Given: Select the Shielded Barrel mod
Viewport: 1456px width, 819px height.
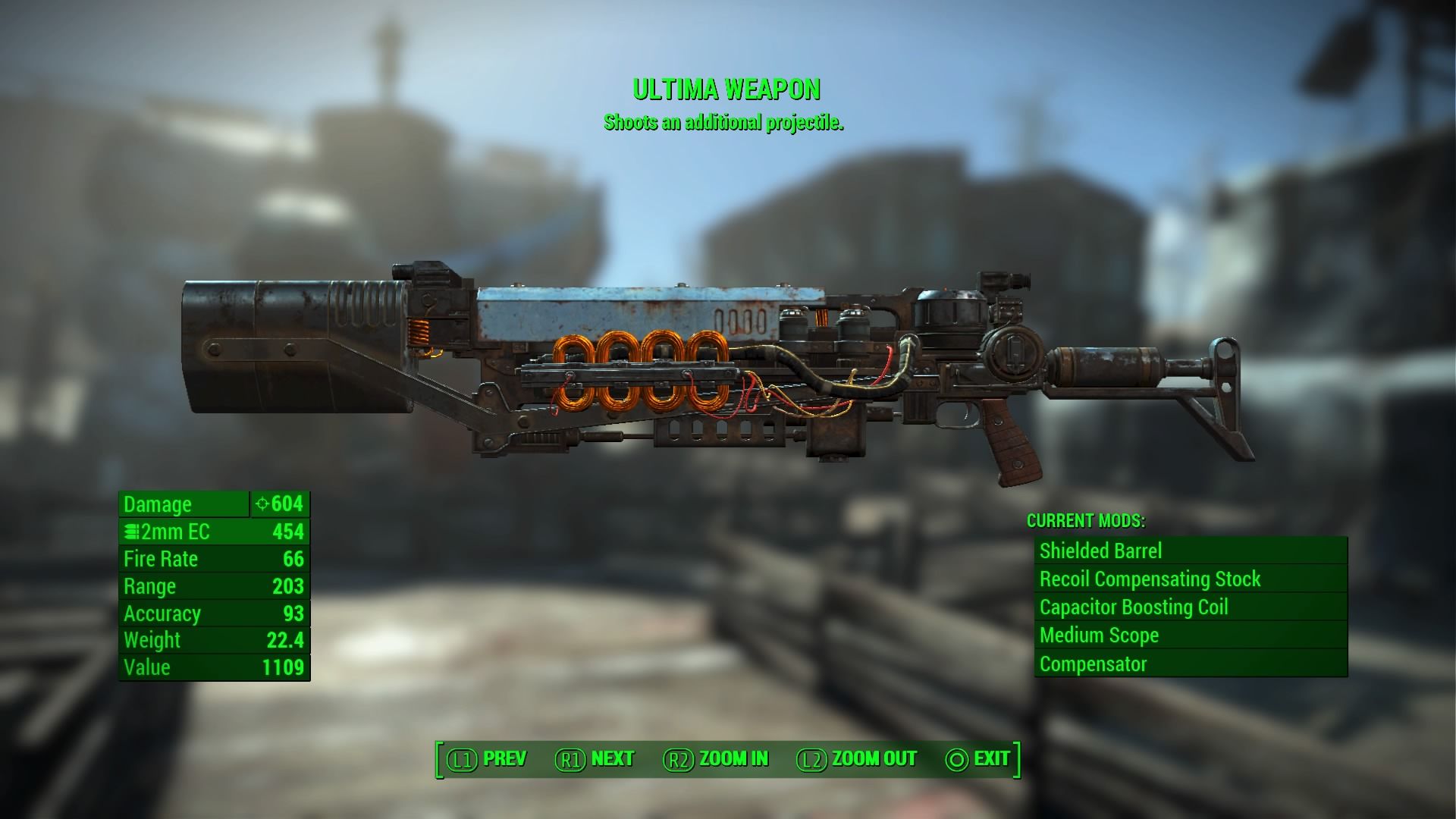Looking at the screenshot, I should (1189, 551).
